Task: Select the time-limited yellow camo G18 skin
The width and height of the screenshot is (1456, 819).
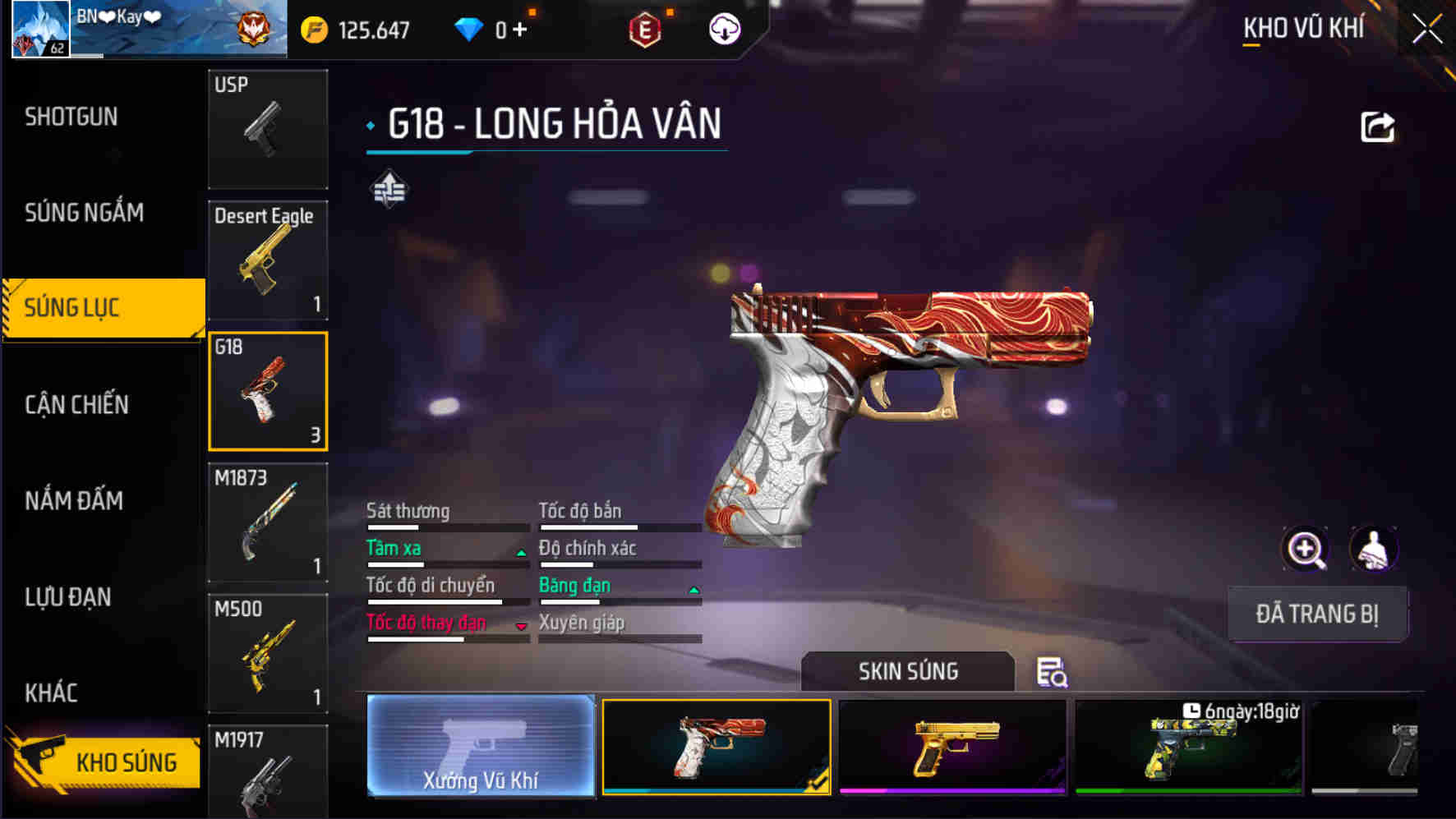Action: coord(1188,747)
